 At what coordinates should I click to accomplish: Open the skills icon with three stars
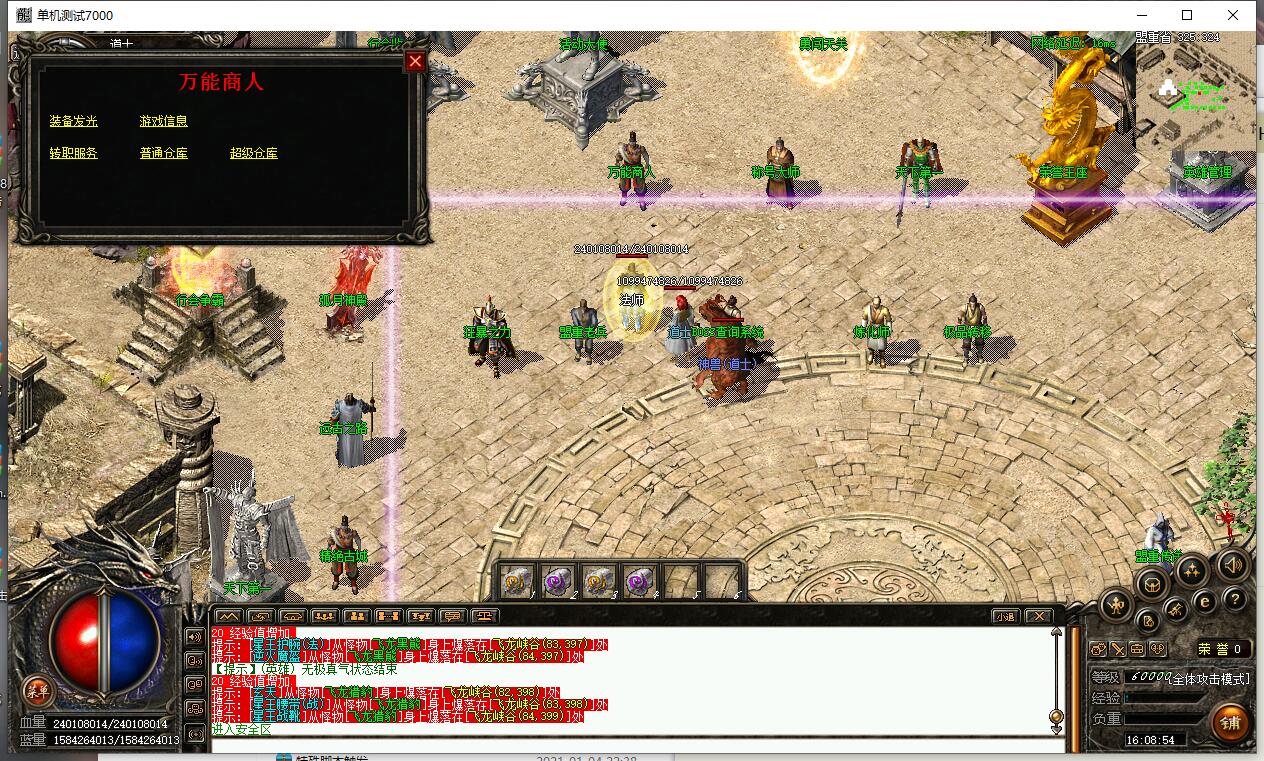[x=1191, y=571]
